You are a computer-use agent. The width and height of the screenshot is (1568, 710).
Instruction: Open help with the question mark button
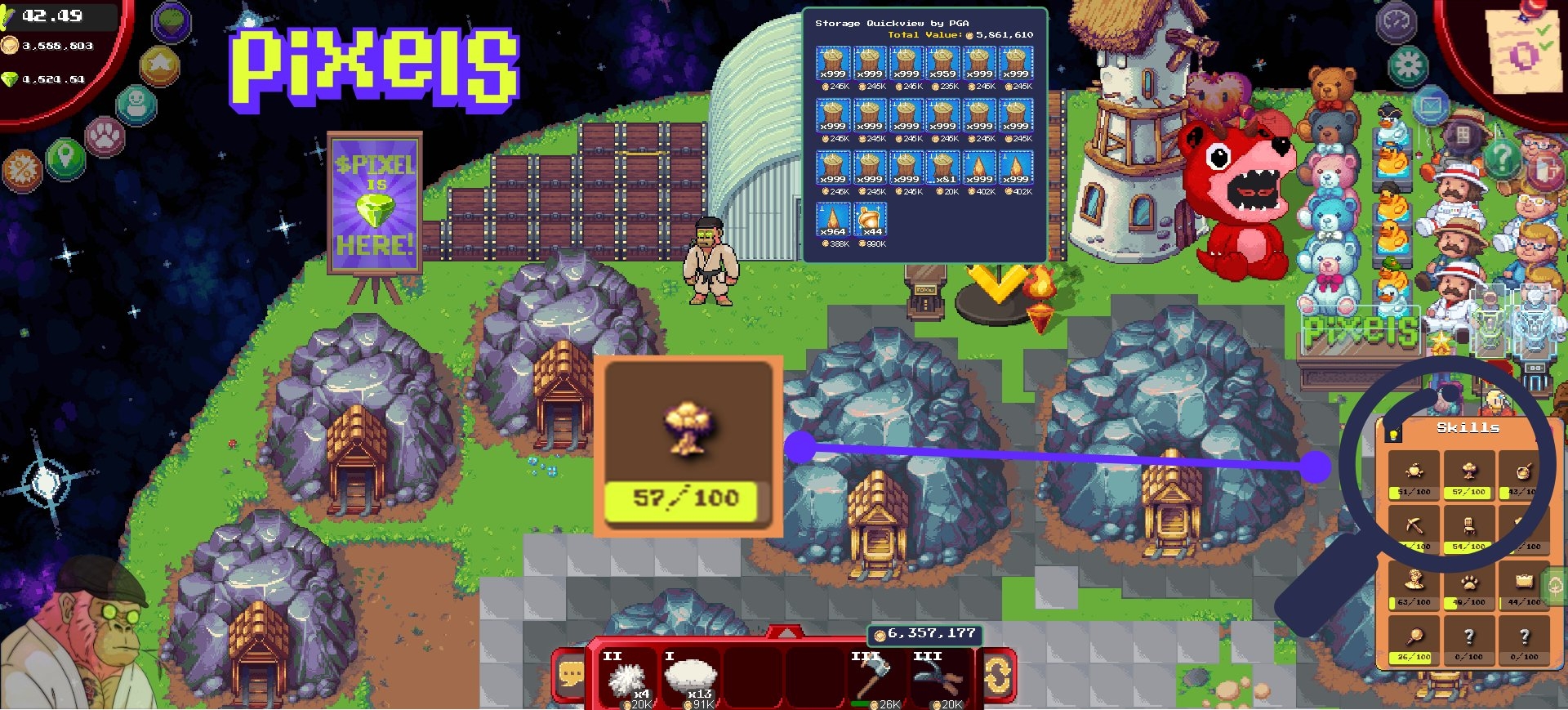pos(1502,157)
